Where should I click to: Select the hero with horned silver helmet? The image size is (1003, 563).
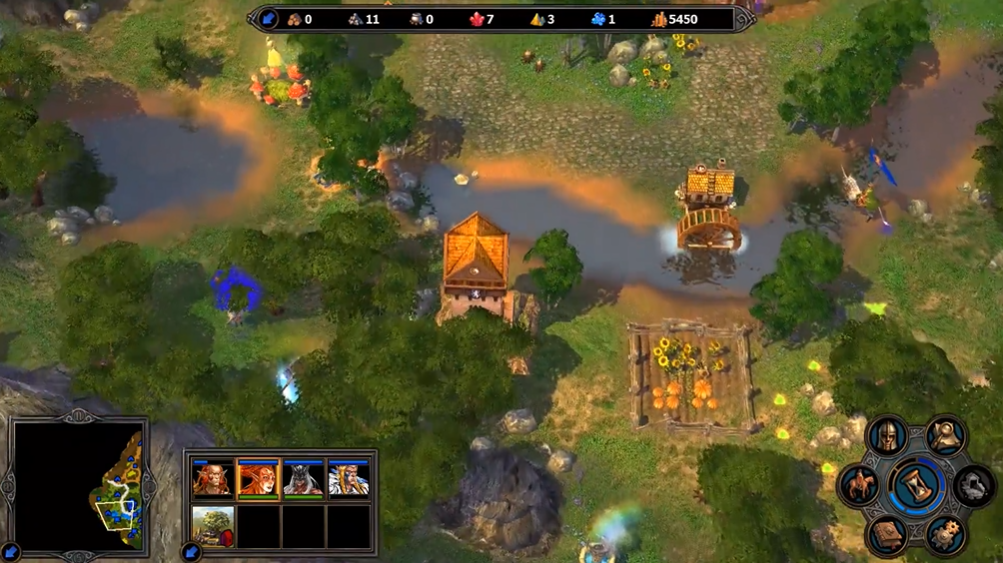click(x=303, y=480)
